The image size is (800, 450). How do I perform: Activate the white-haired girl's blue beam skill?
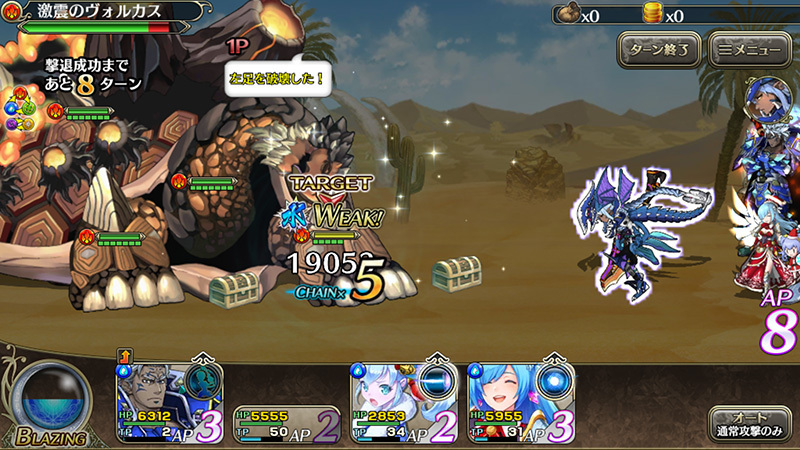434,383
